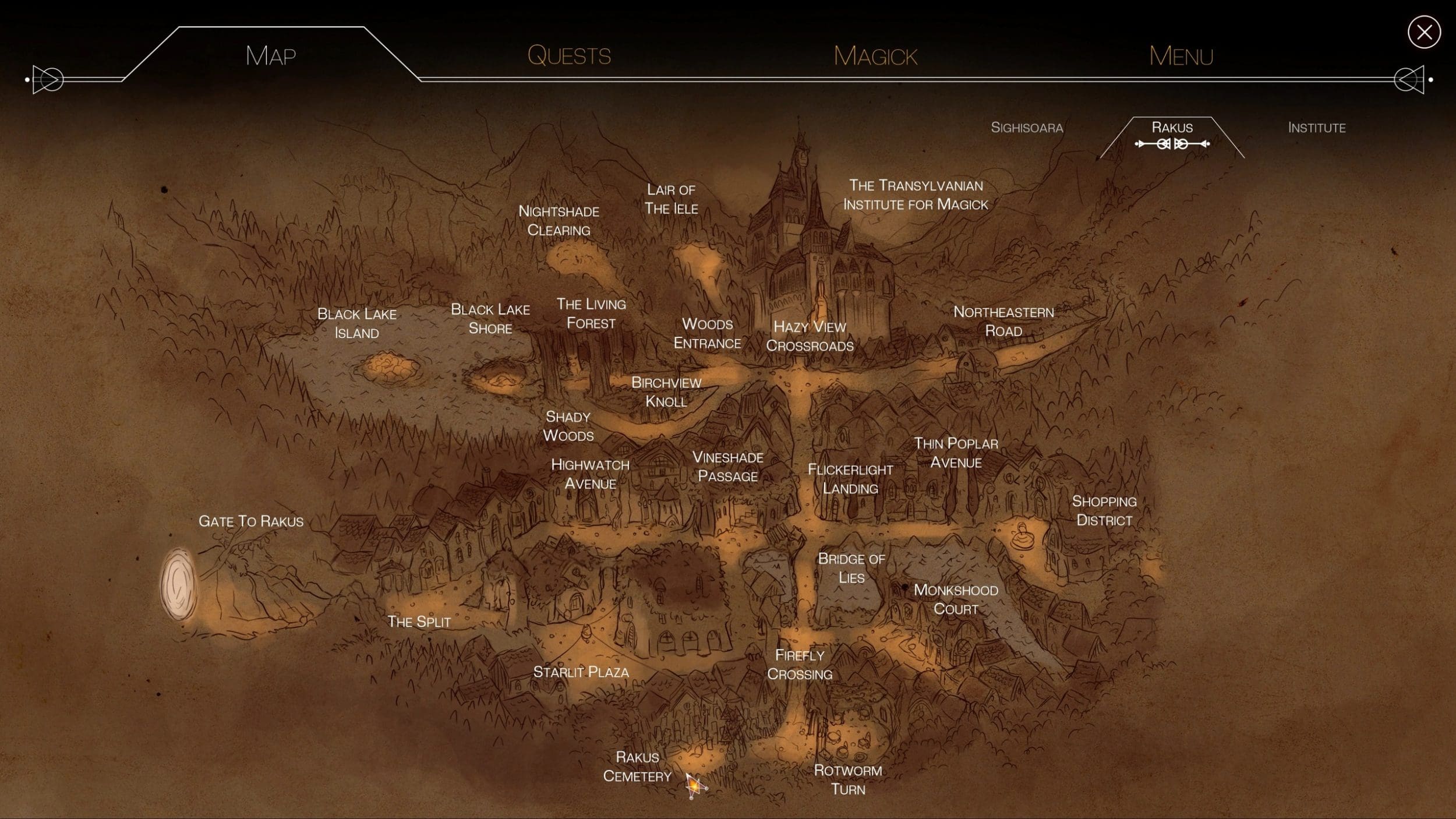Click the right arrow tab navigator

pos(1409,79)
